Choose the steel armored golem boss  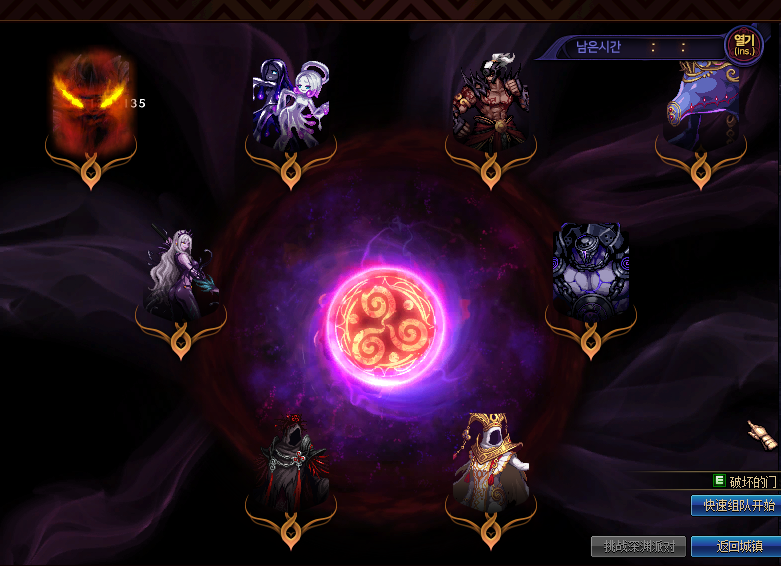591,270
